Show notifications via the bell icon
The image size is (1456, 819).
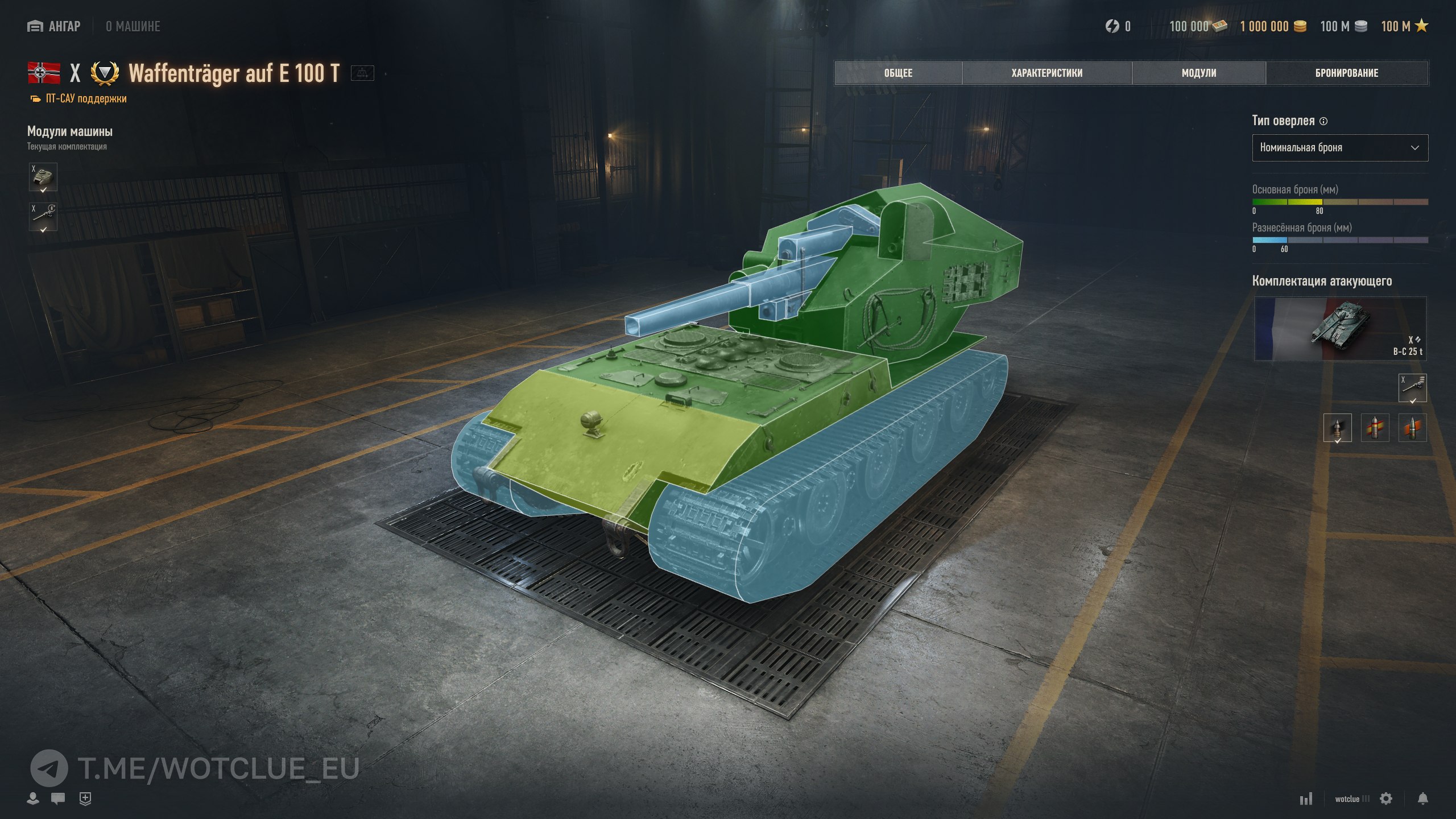pyautogui.click(x=1422, y=799)
